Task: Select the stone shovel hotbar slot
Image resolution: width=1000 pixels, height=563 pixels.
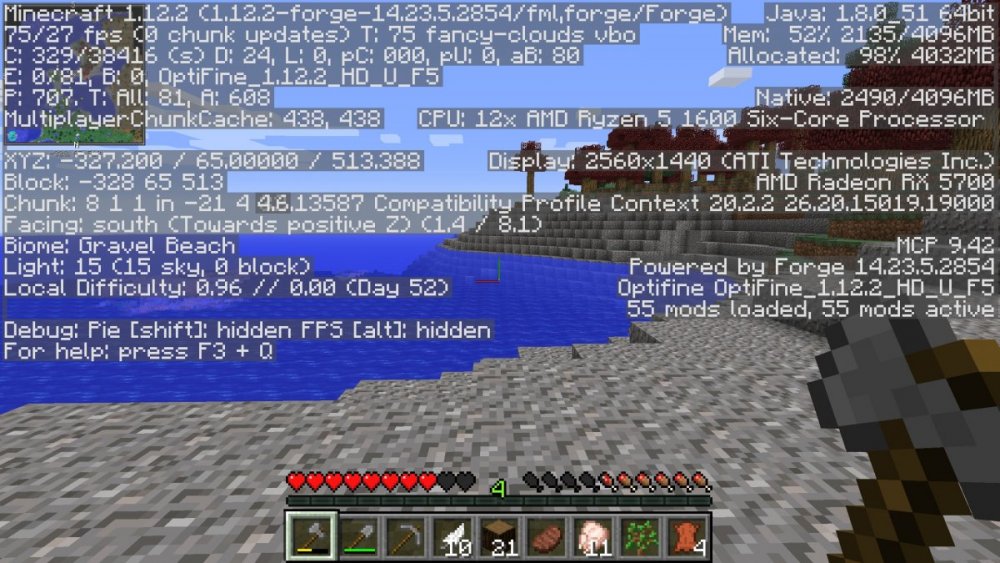Action: [x=357, y=537]
